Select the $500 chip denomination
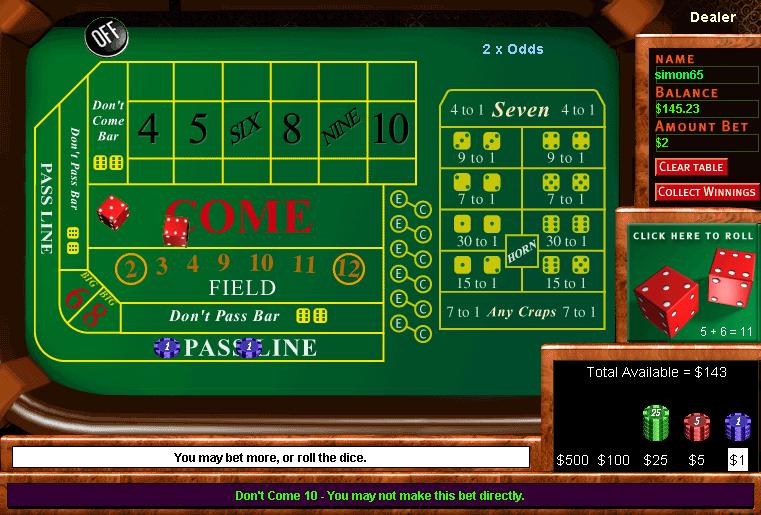 (573, 460)
